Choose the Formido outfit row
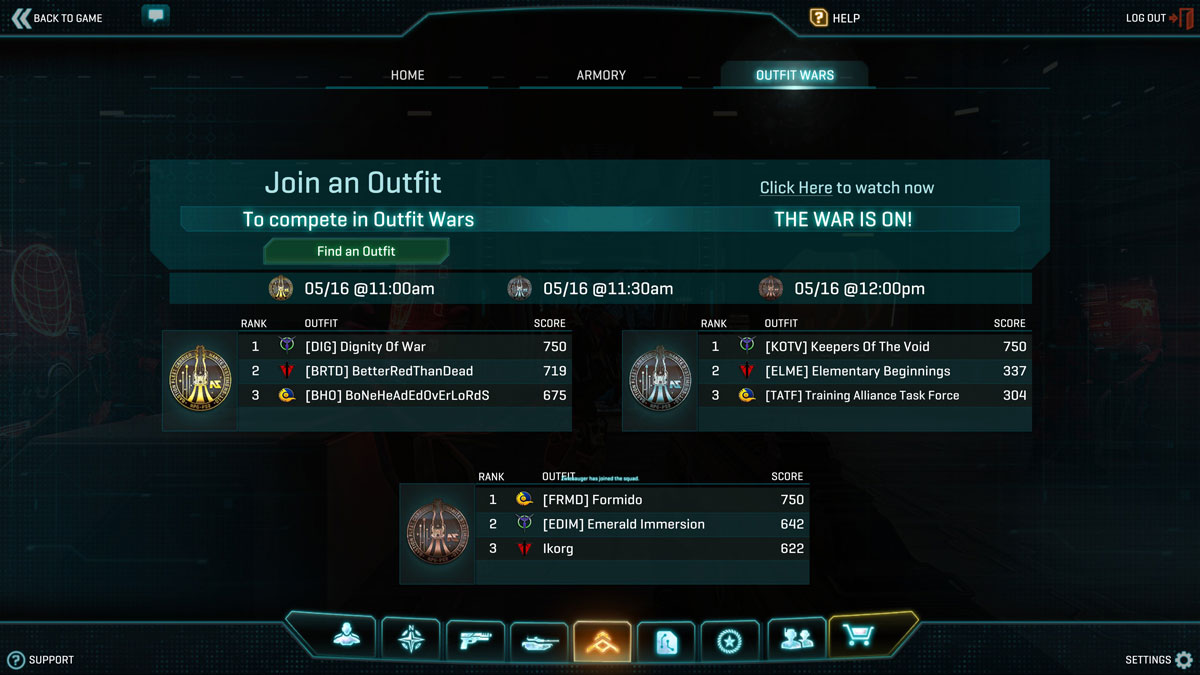 [x=640, y=500]
